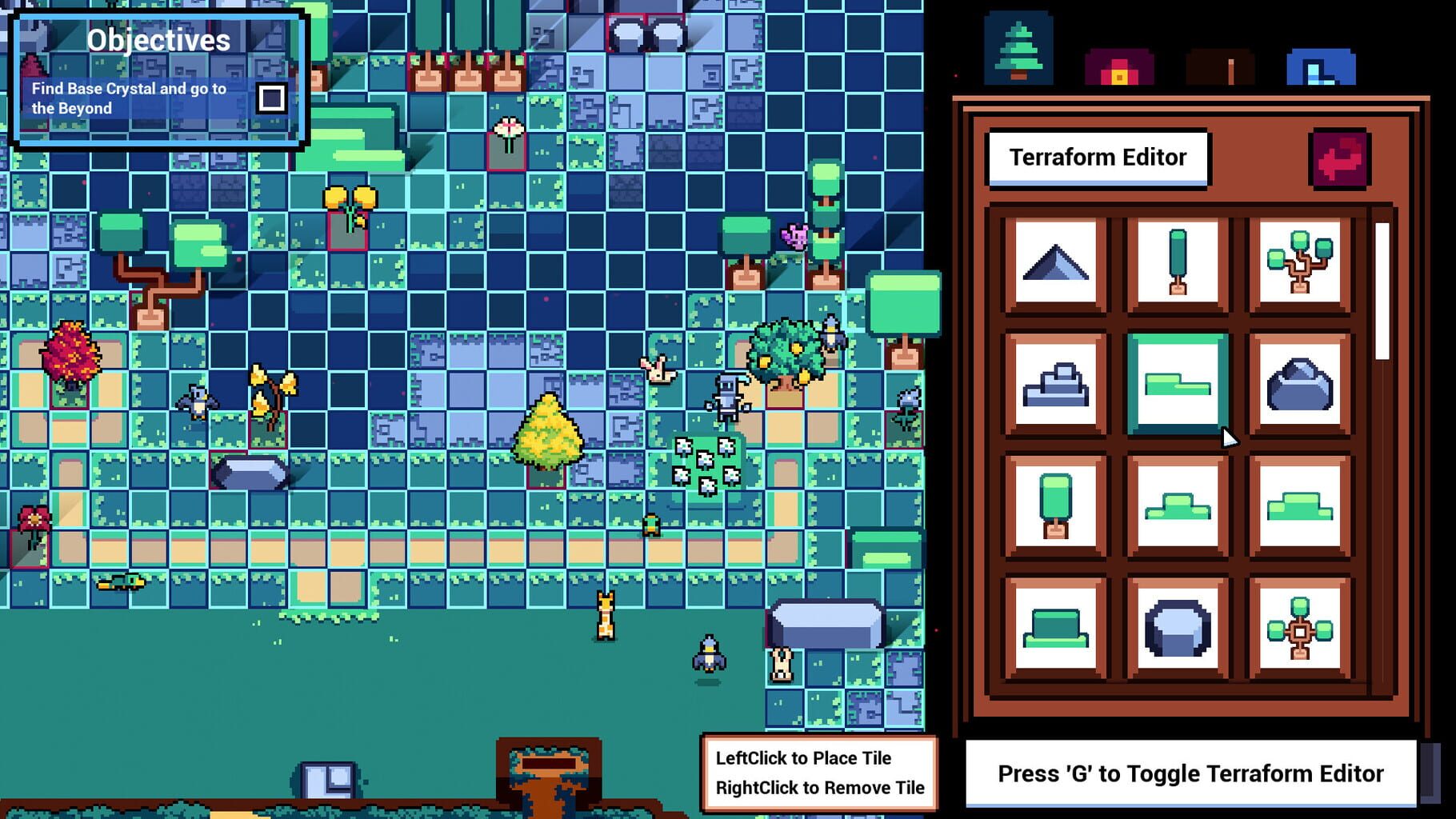Pick the round-topped tree tile

[x=1056, y=505]
